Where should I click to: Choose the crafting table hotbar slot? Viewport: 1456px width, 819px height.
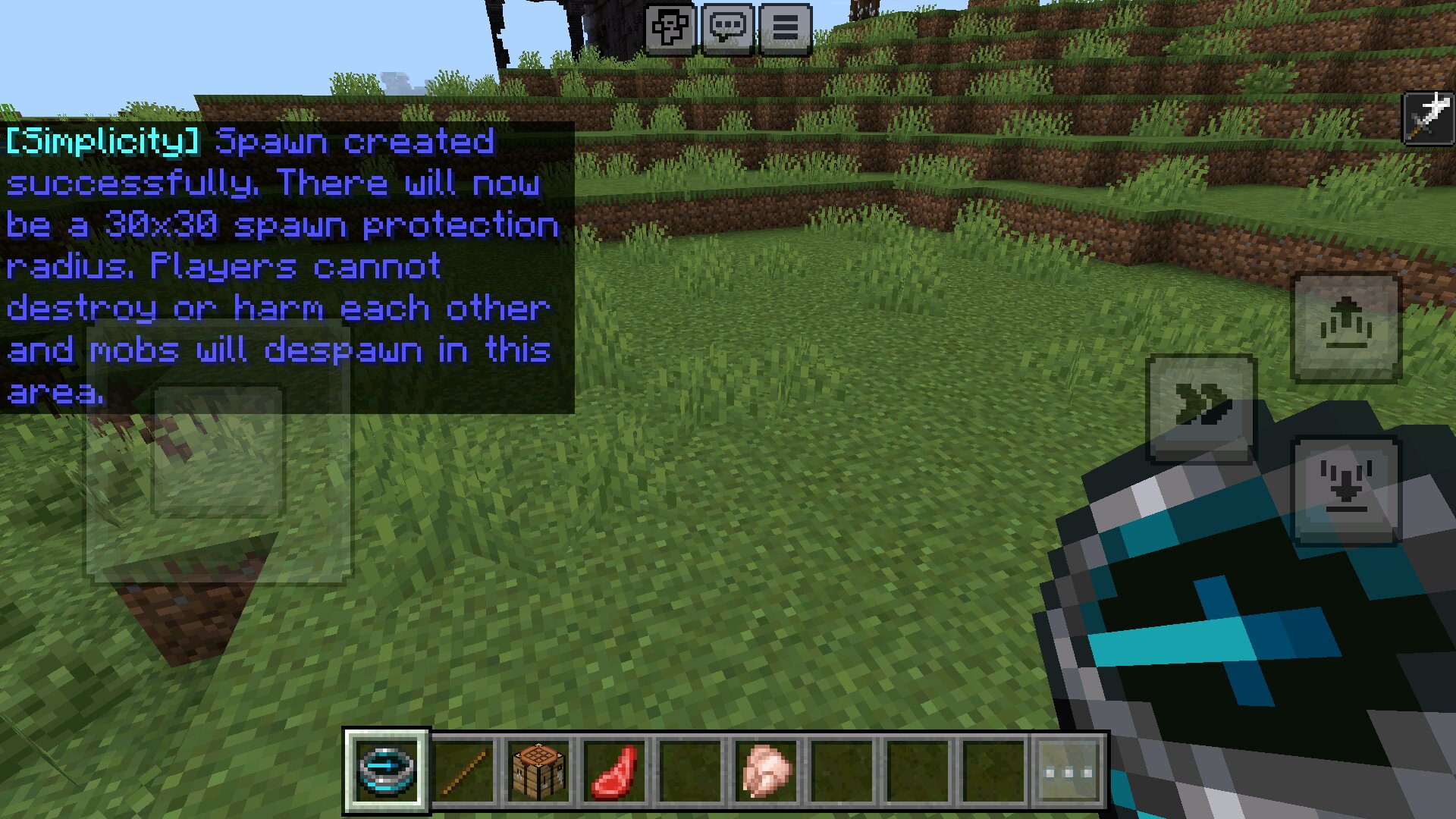click(x=539, y=771)
